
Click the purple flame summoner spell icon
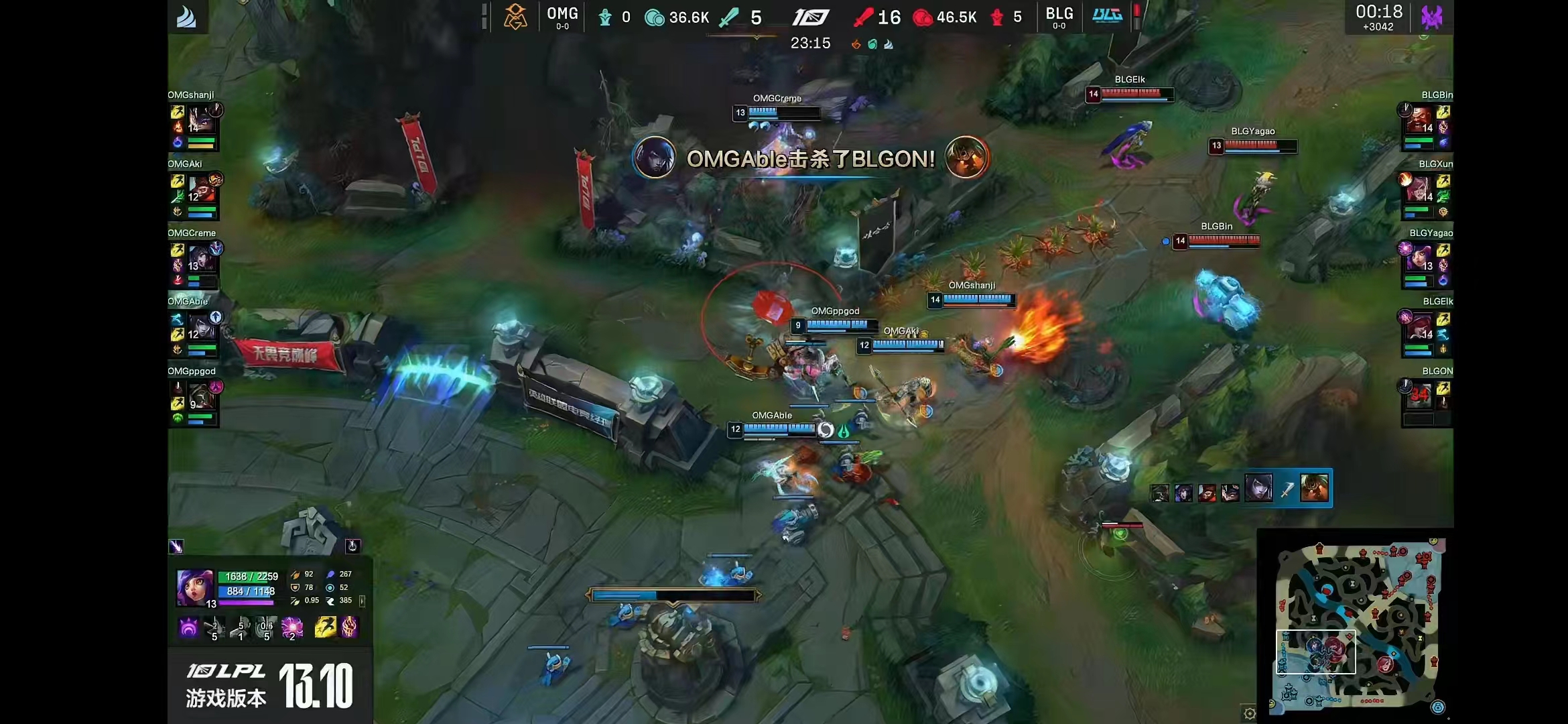350,627
